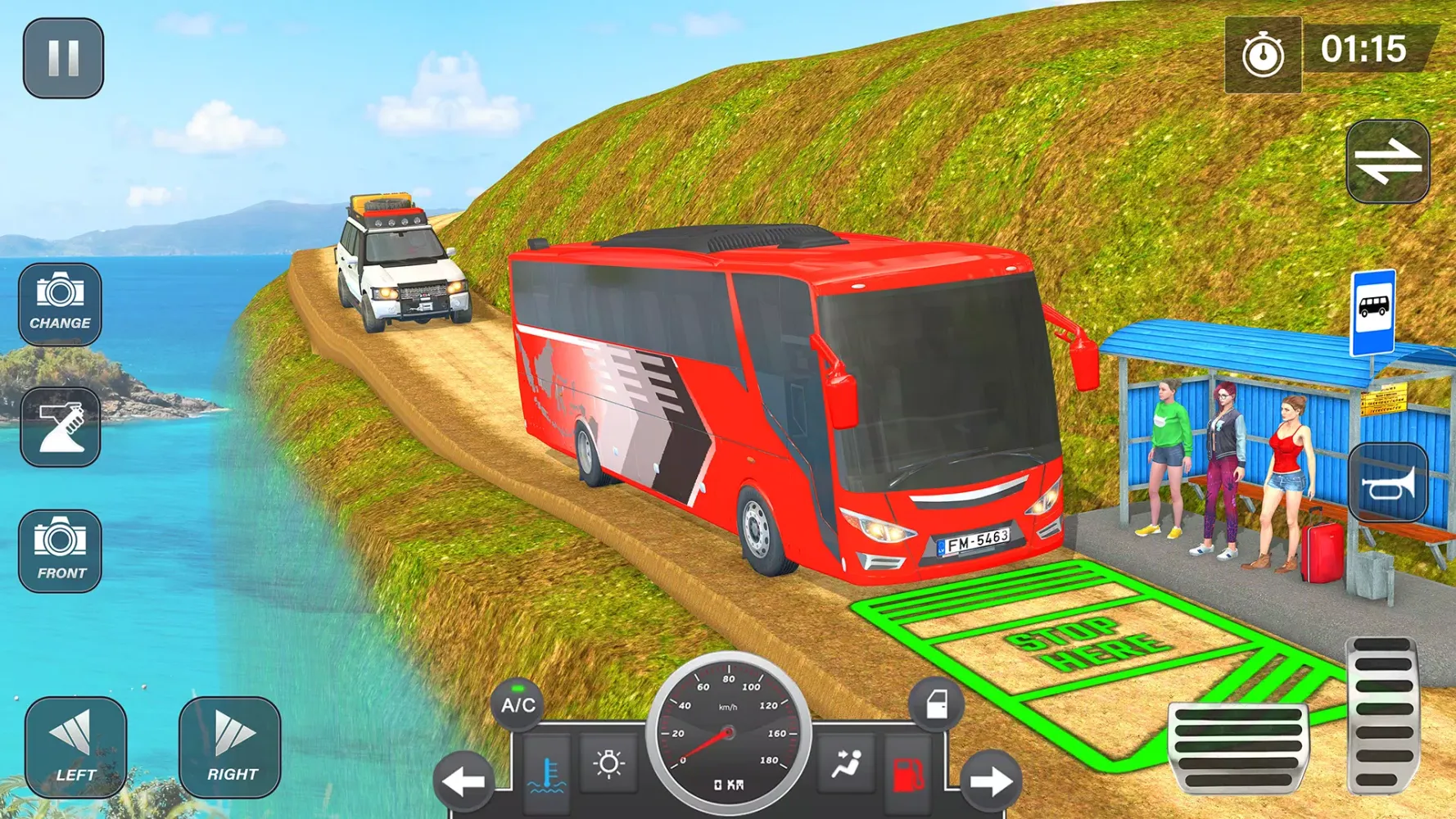Screen dimensions: 1456x819
Task: Toggle the A/C button
Action: coord(518,704)
